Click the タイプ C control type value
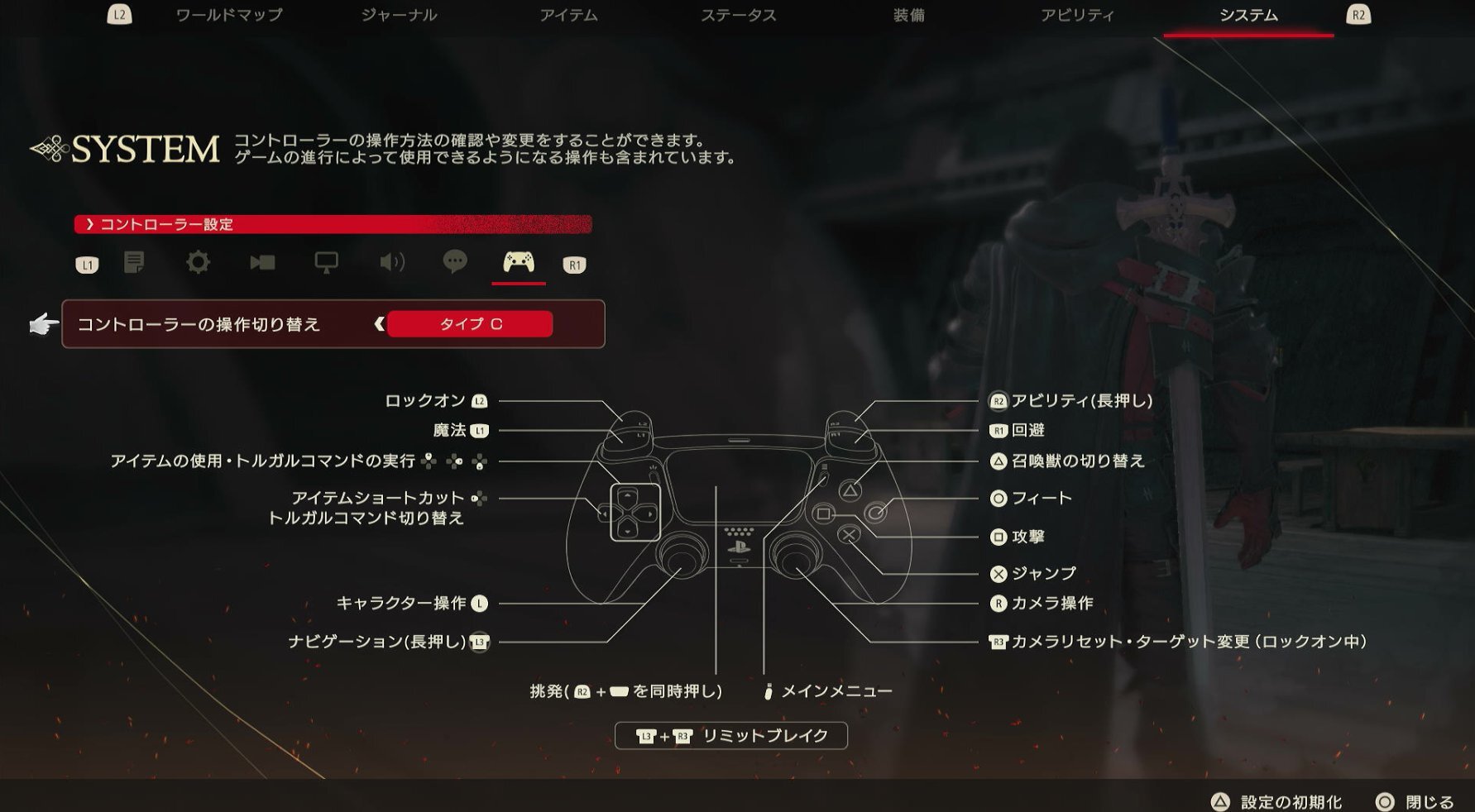Screen dimensions: 1475x812 point(470,324)
